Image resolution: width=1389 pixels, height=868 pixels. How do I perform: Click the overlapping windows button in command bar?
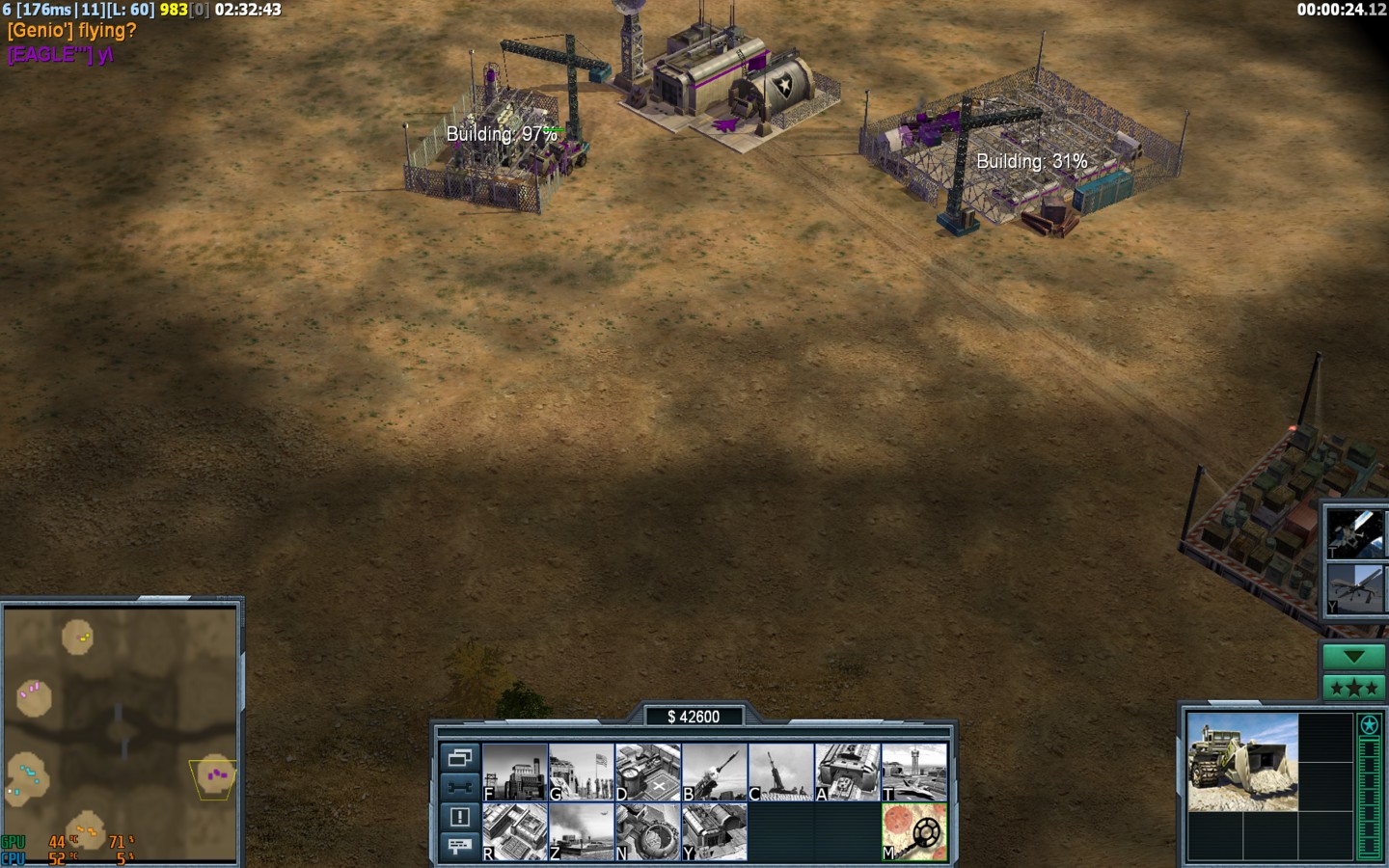[459, 758]
